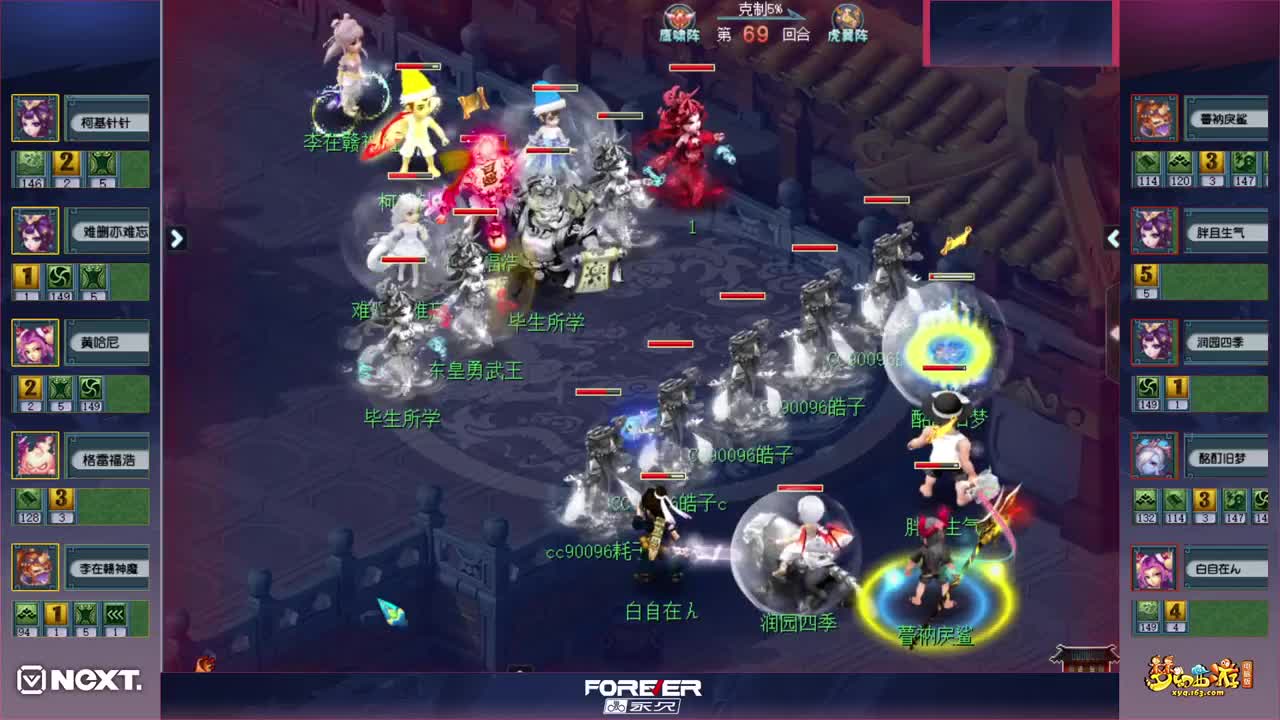
Task: Collapse the left team panel with its arrow
Action: pos(177,240)
